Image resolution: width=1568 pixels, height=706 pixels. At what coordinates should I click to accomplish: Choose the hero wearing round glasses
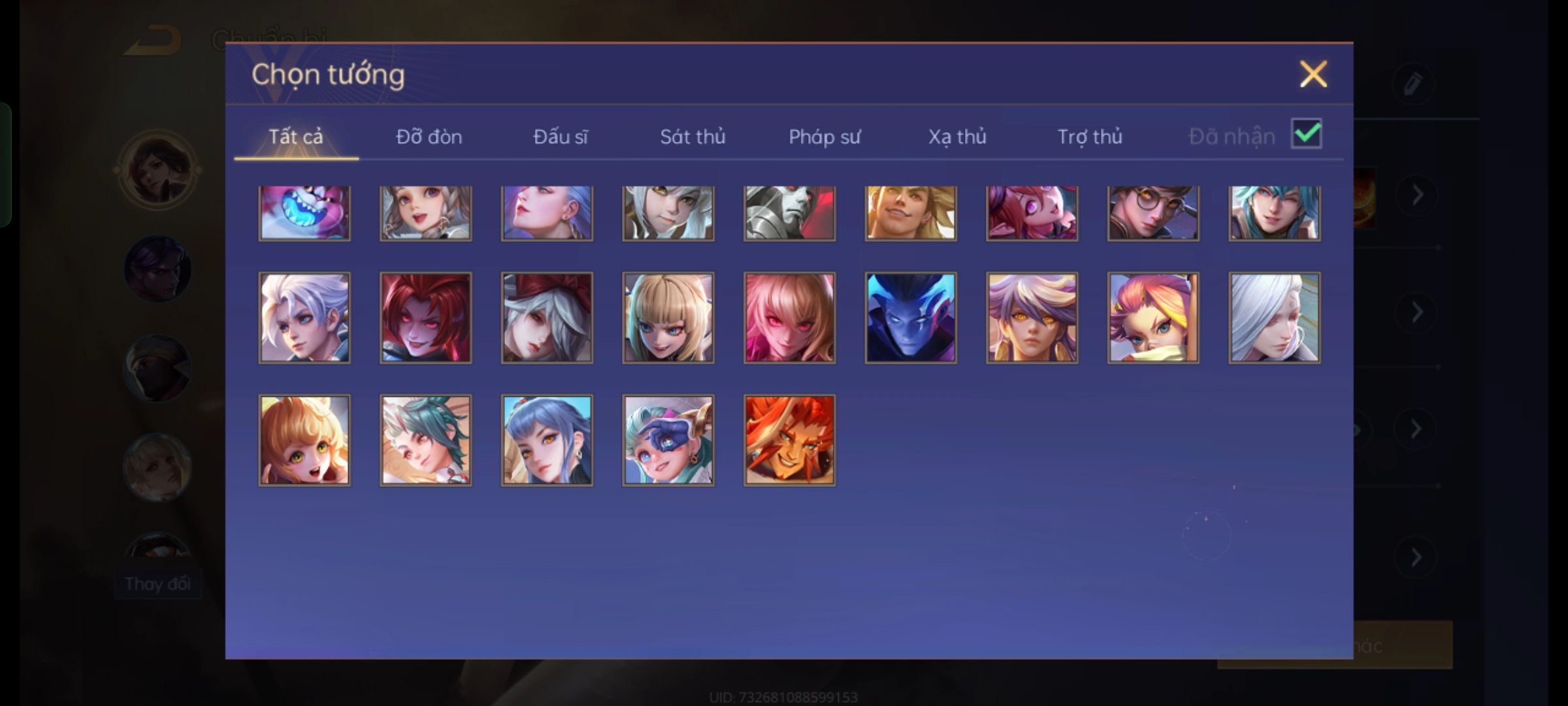click(1153, 213)
